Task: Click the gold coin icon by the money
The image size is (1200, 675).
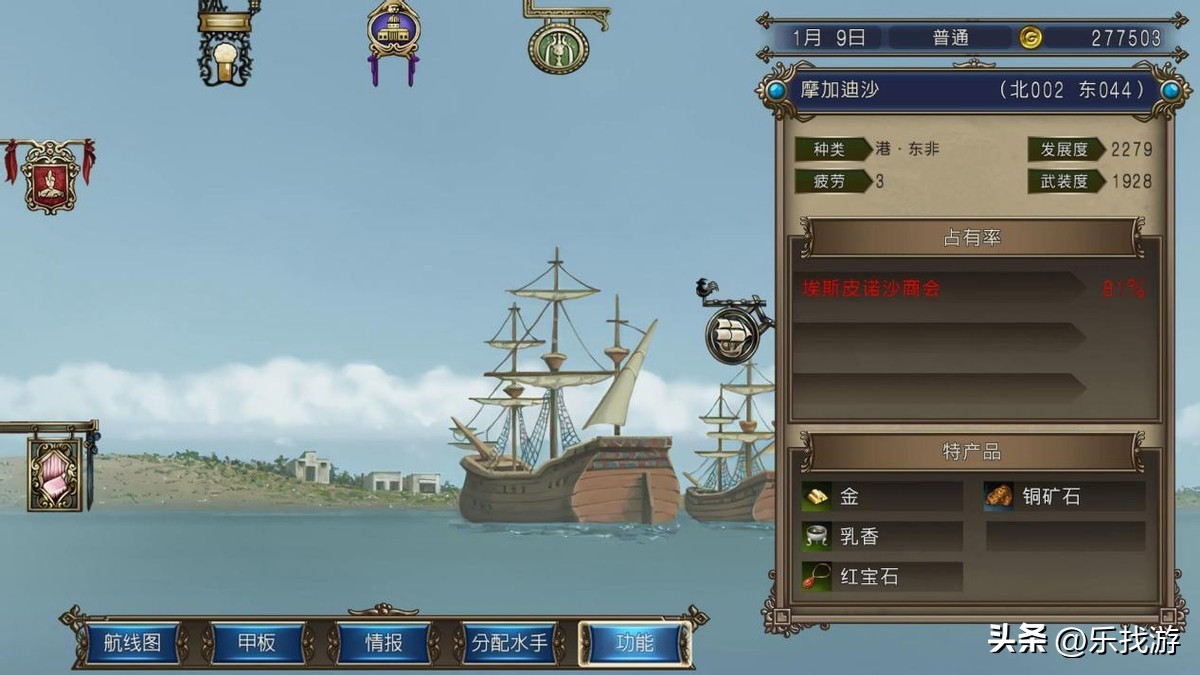Action: 1030,38
